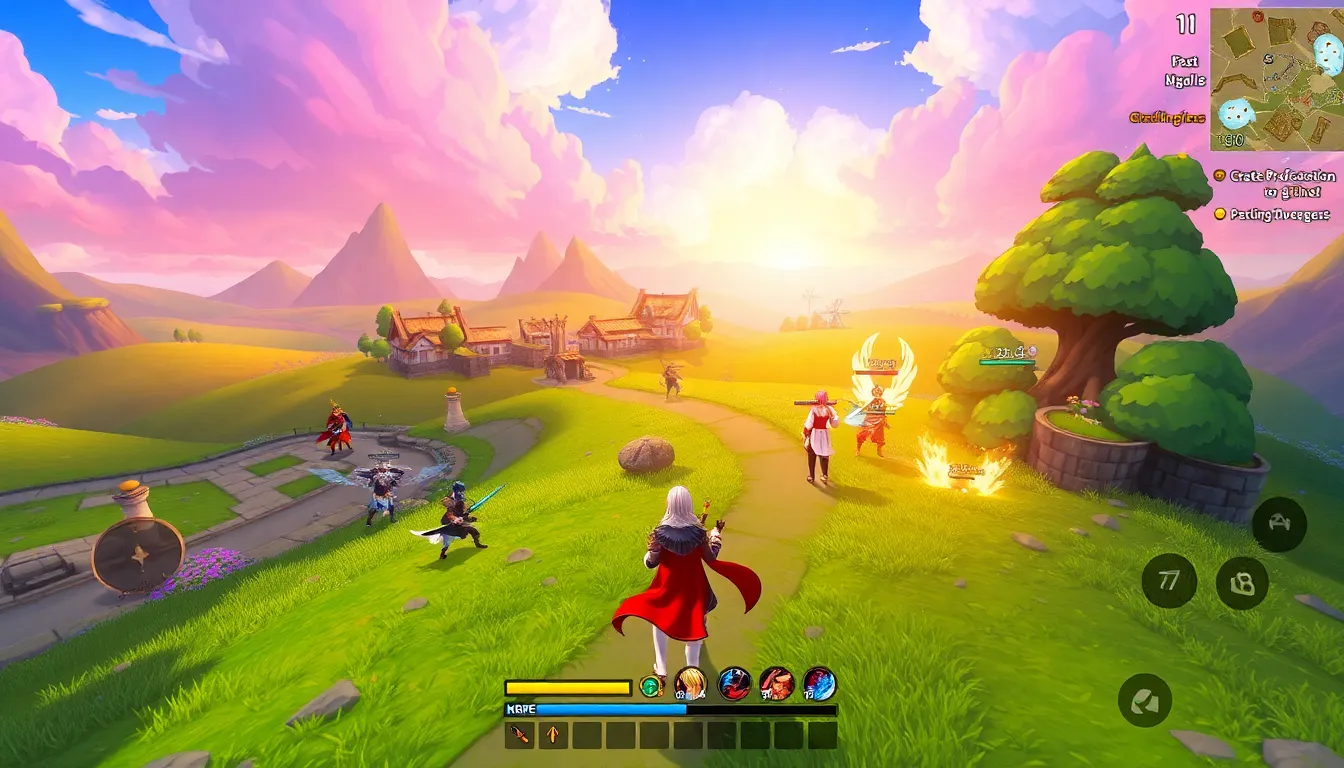Image resolution: width=1344 pixels, height=768 pixels.
Task: Select the orange arrow hotbar slot
Action: tap(553, 735)
